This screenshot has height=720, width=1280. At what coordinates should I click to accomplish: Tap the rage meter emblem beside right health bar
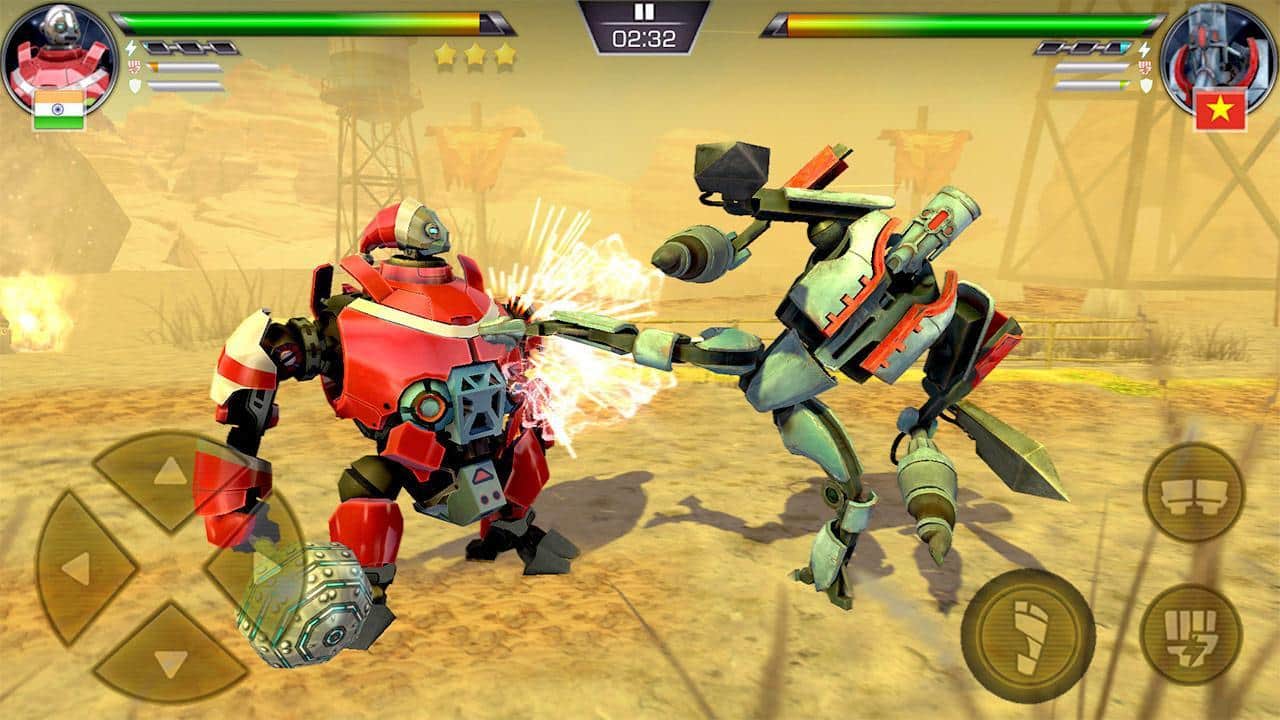coord(1146,66)
